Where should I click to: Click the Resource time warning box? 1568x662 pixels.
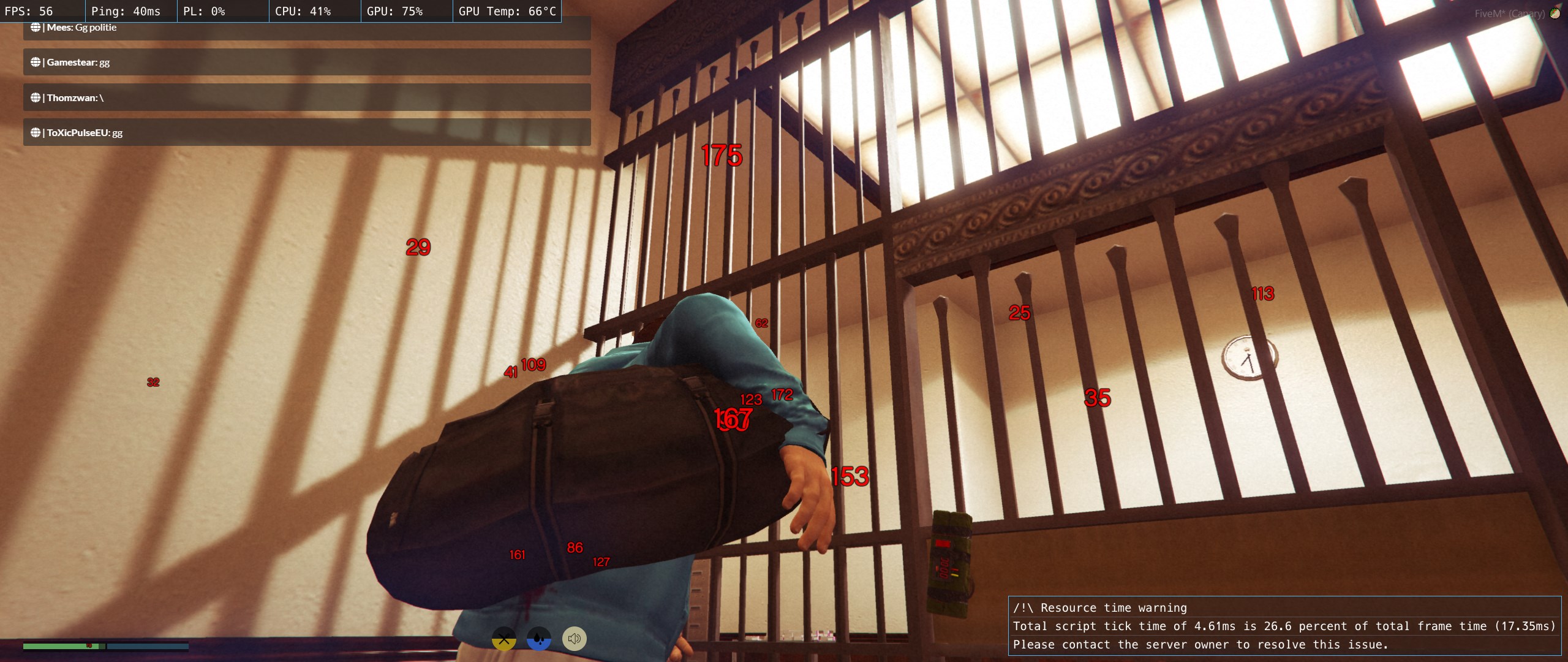pos(1284,626)
